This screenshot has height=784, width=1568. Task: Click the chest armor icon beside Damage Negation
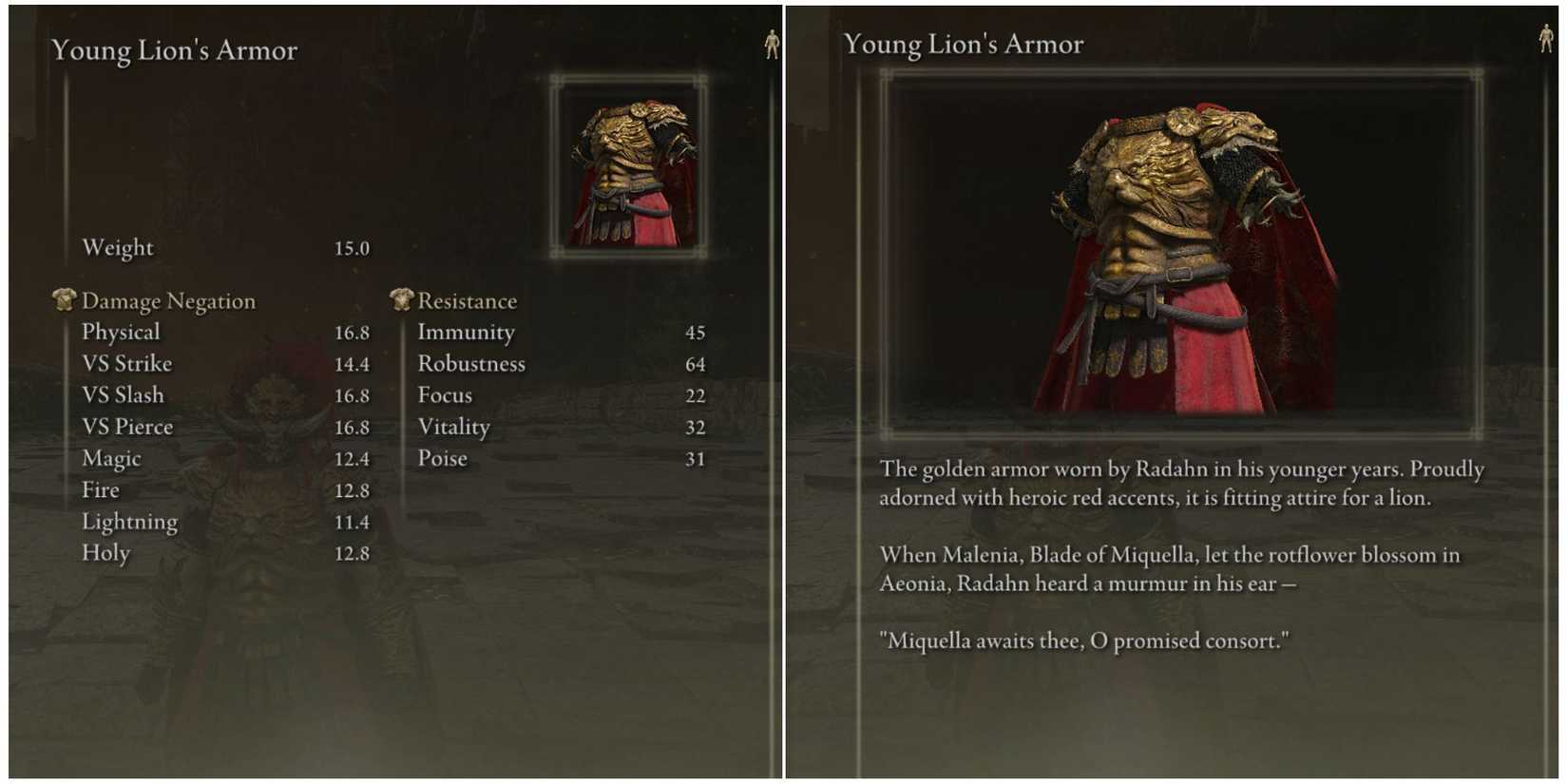point(63,299)
